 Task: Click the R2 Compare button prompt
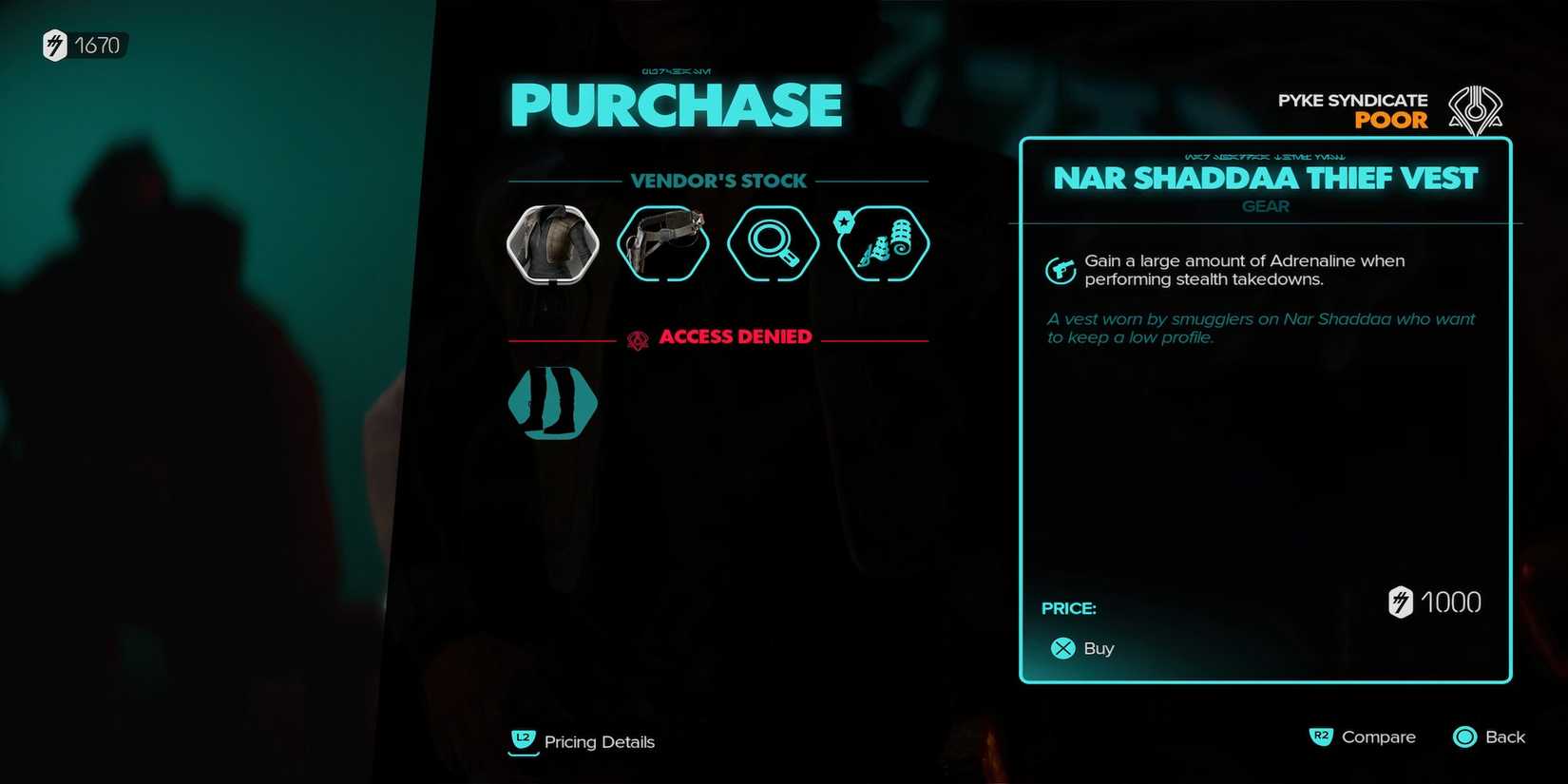1323,736
